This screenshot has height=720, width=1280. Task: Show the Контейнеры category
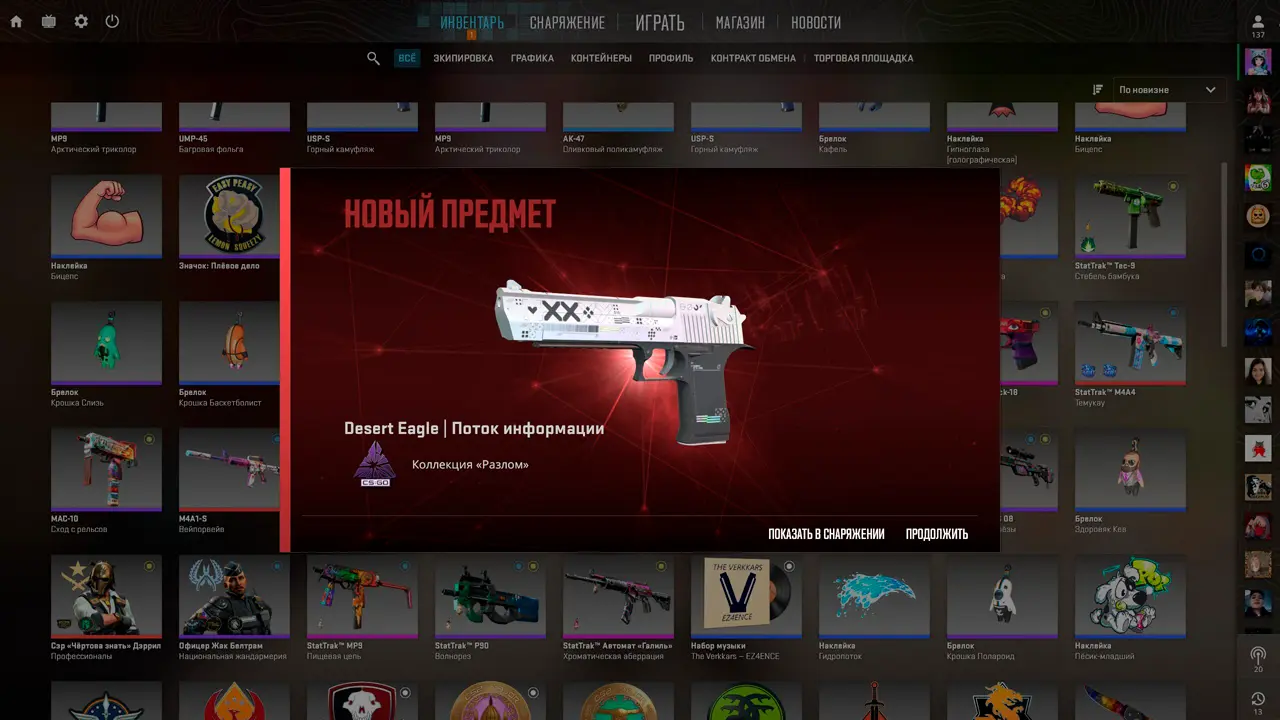pos(601,58)
